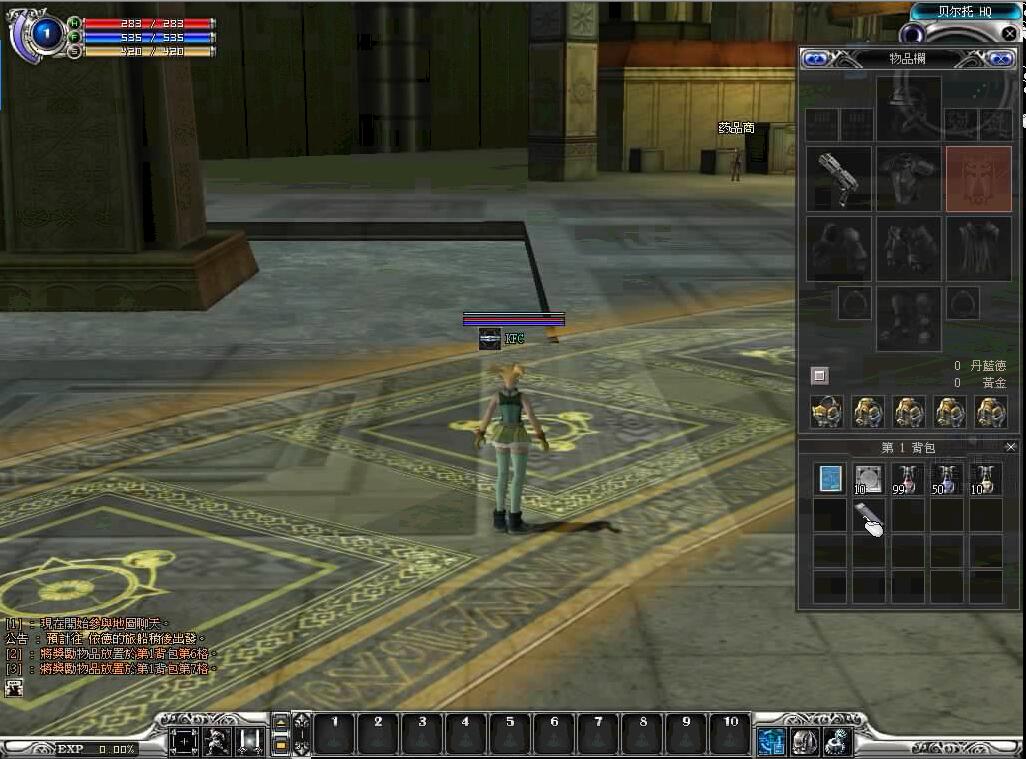
Task: Open the blue glowing menu icon
Action: (x=771, y=741)
